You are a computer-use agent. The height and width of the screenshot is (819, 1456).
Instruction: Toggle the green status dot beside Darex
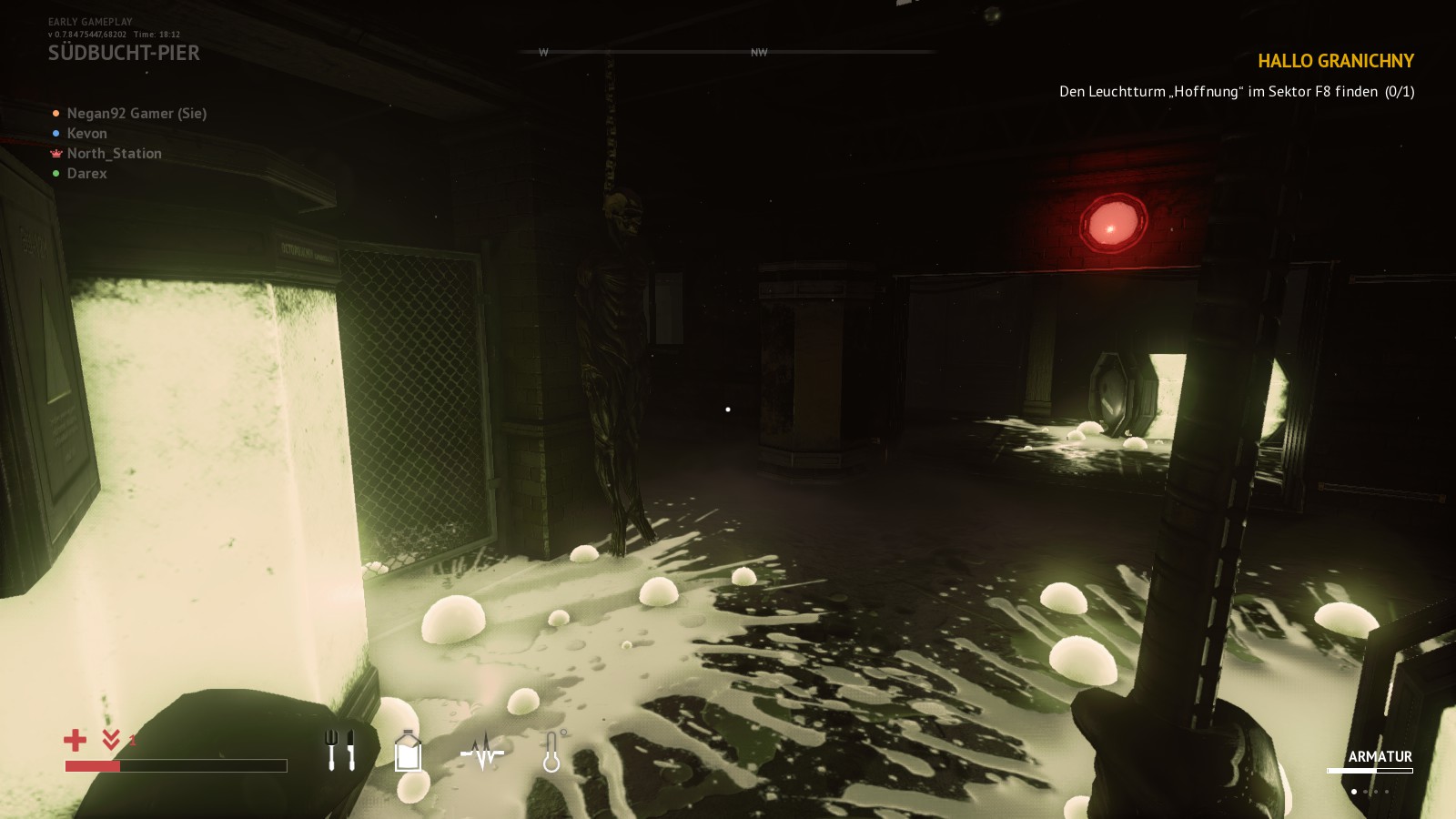55,173
